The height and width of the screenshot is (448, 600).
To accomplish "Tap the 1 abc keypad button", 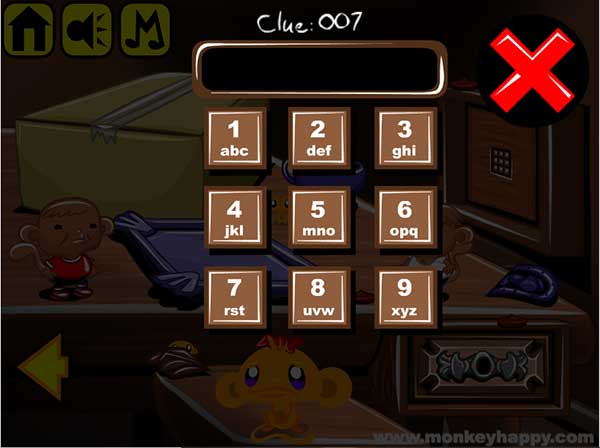I will click(x=236, y=139).
